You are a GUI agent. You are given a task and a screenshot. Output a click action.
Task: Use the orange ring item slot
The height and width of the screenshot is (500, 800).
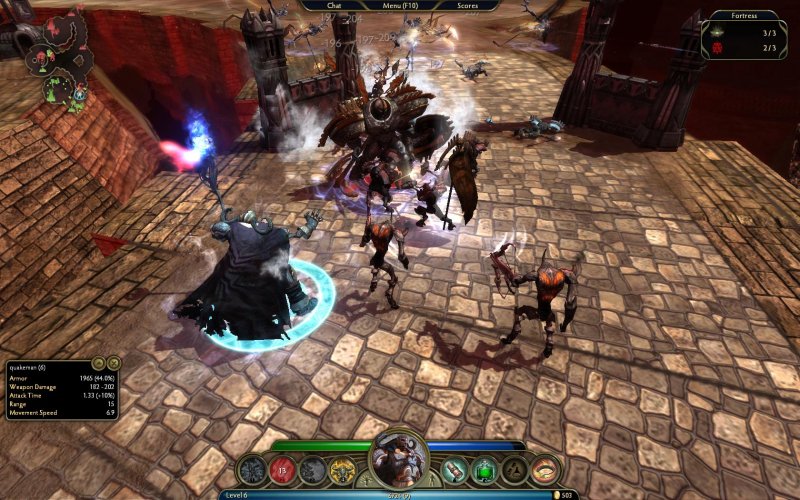(545, 470)
